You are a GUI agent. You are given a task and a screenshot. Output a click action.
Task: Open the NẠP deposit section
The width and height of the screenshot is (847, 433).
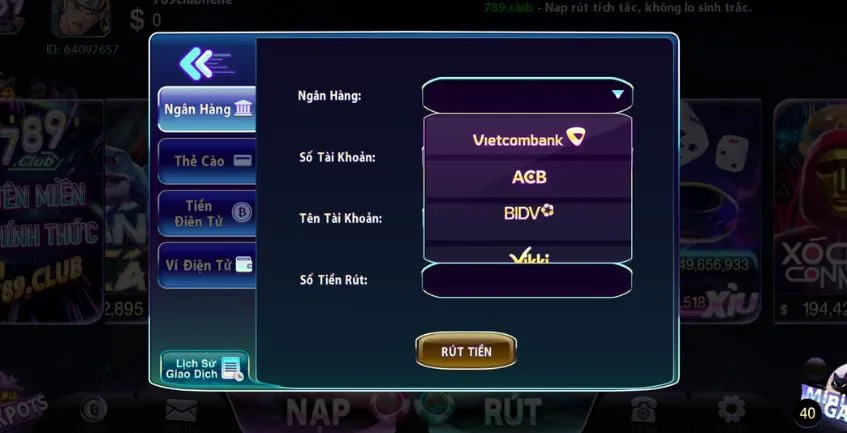(318, 410)
